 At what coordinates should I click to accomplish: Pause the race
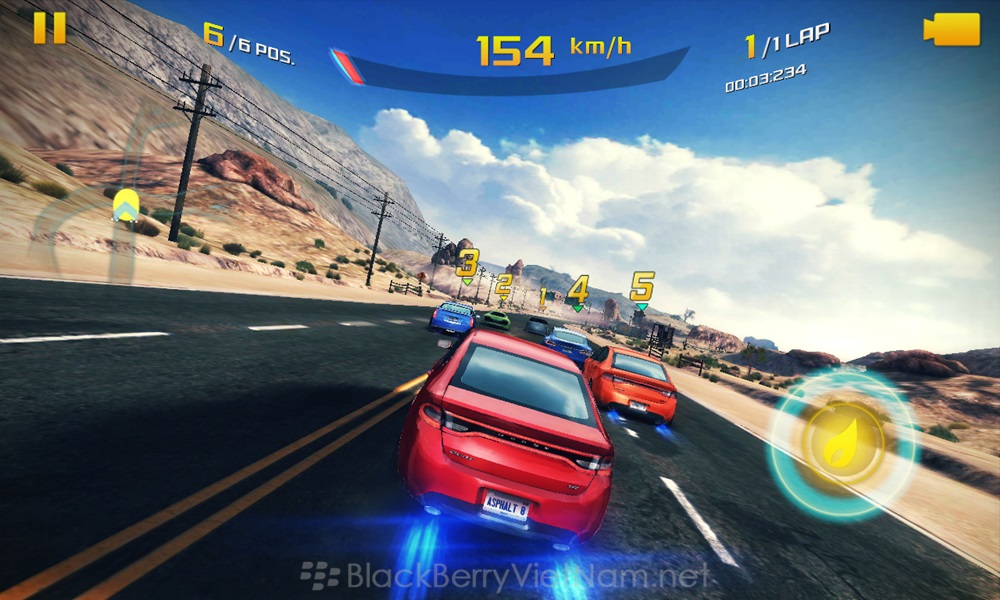49,28
